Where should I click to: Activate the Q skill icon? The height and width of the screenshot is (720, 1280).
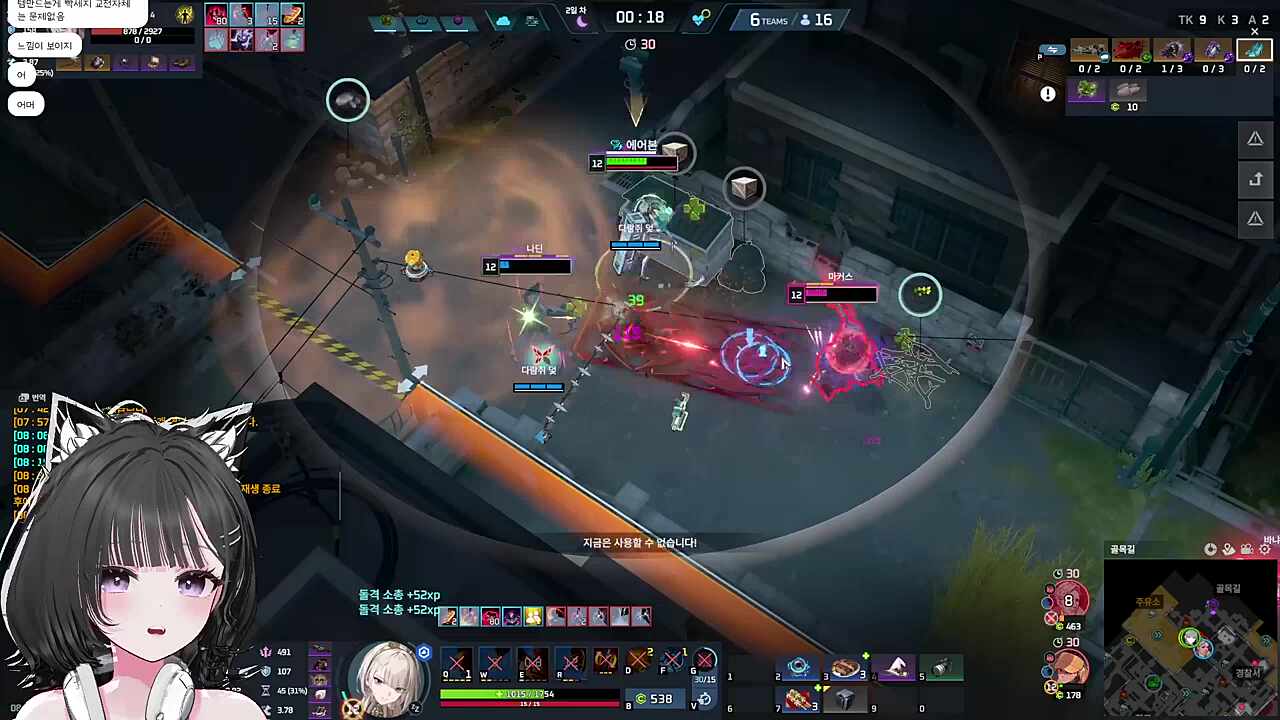457,662
